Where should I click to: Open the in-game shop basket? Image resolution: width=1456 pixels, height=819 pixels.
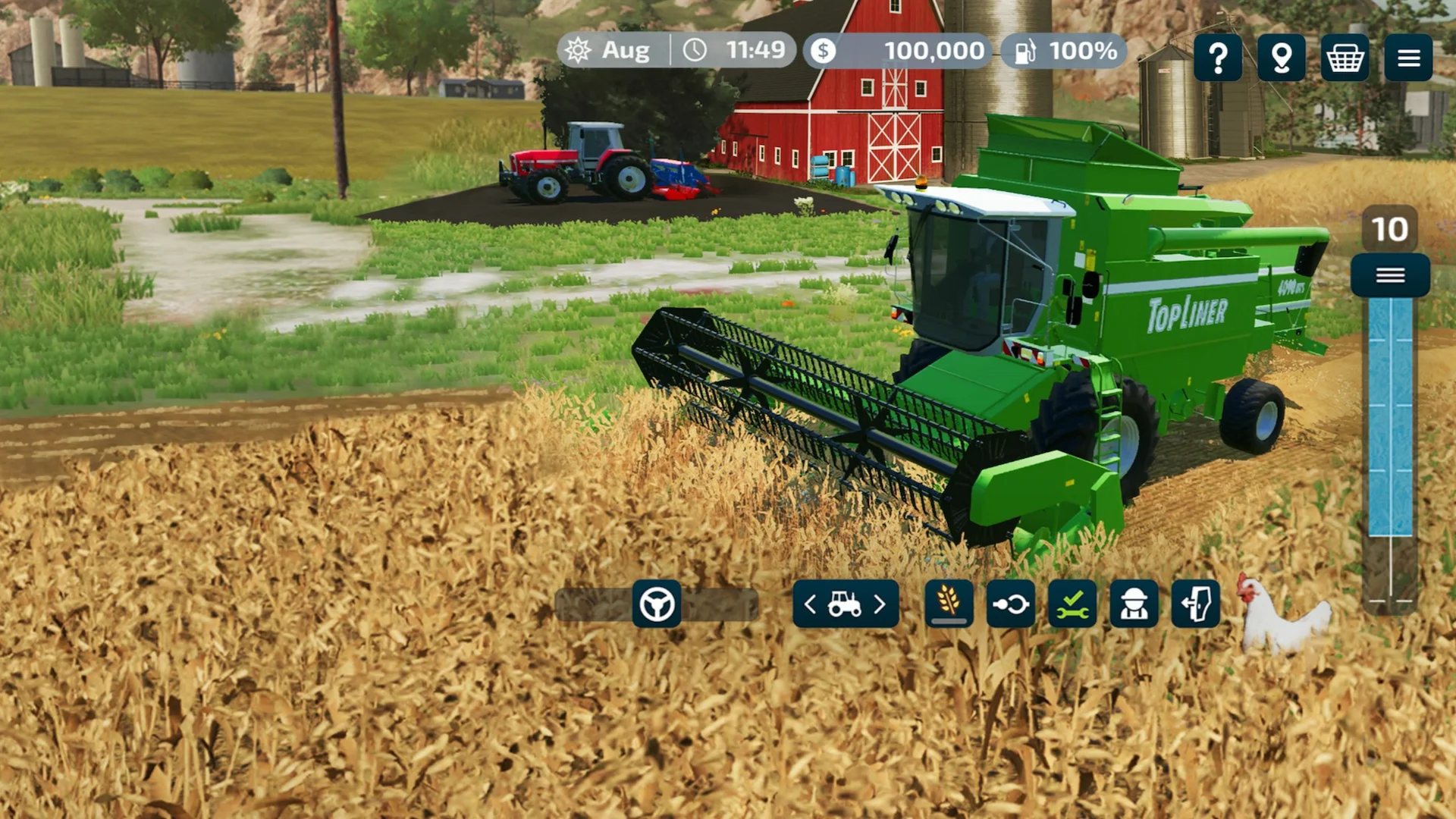[1345, 58]
